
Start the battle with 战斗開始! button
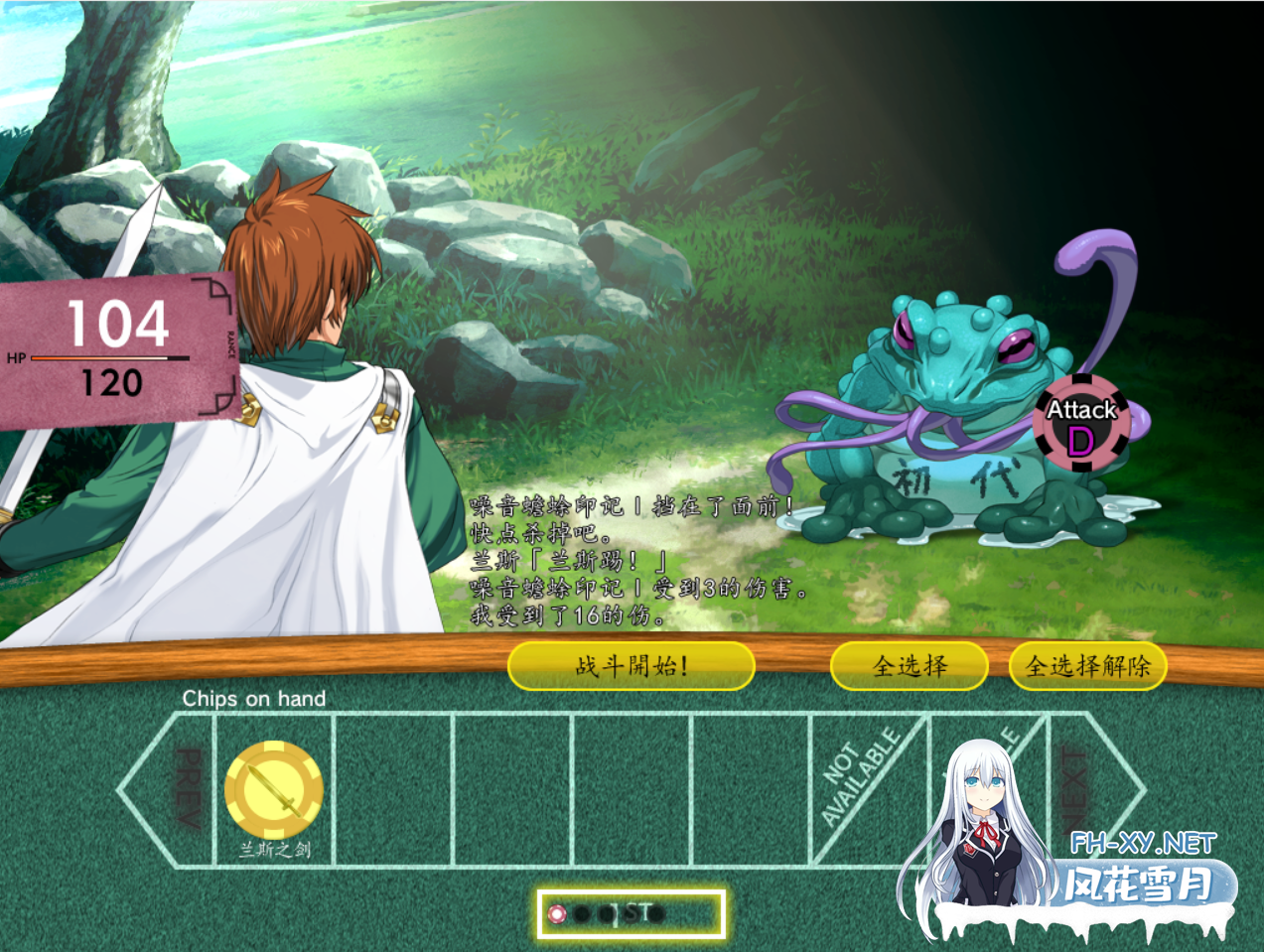click(631, 665)
